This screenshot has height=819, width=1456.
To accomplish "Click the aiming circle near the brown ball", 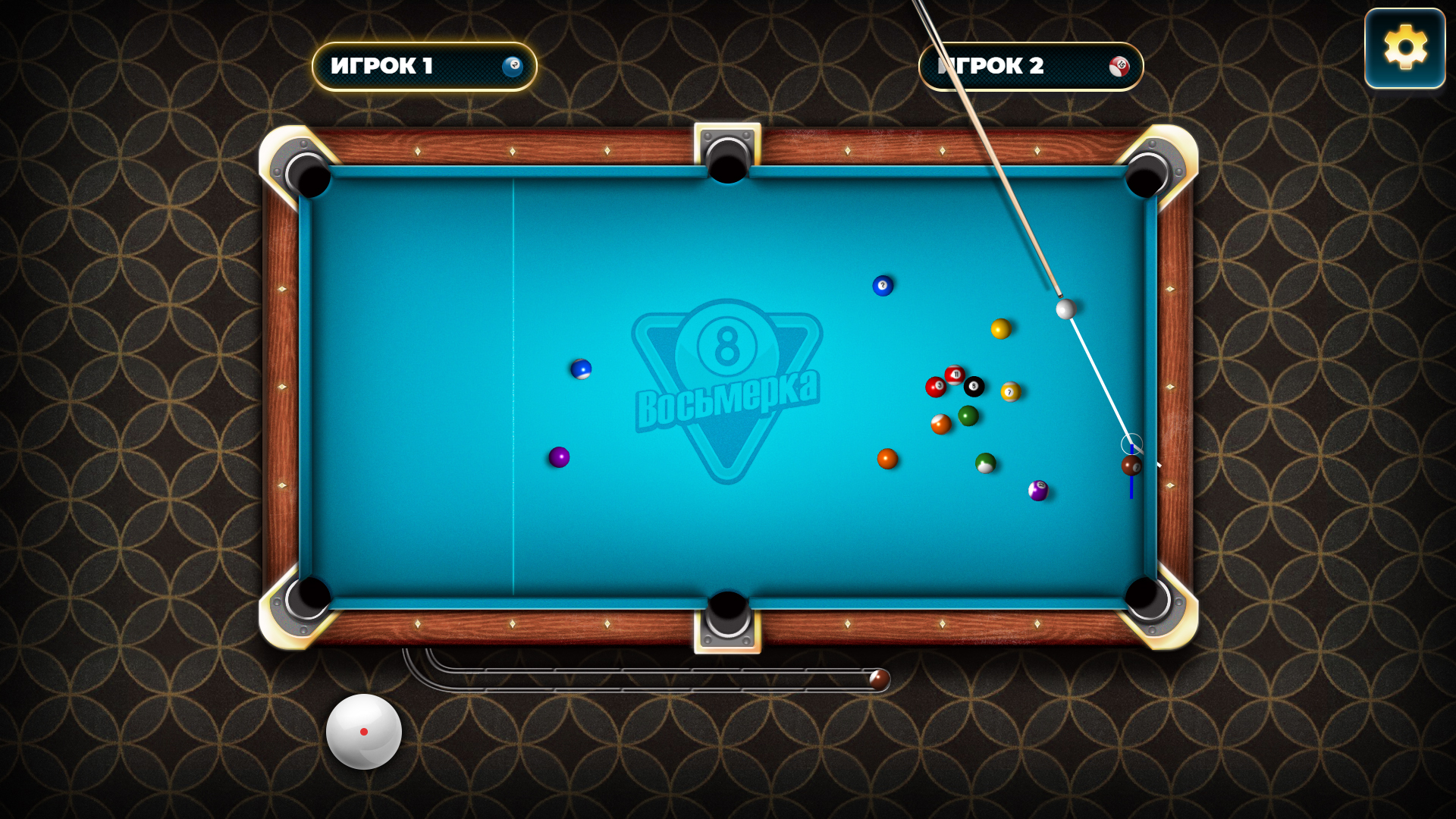I will pos(1131,444).
